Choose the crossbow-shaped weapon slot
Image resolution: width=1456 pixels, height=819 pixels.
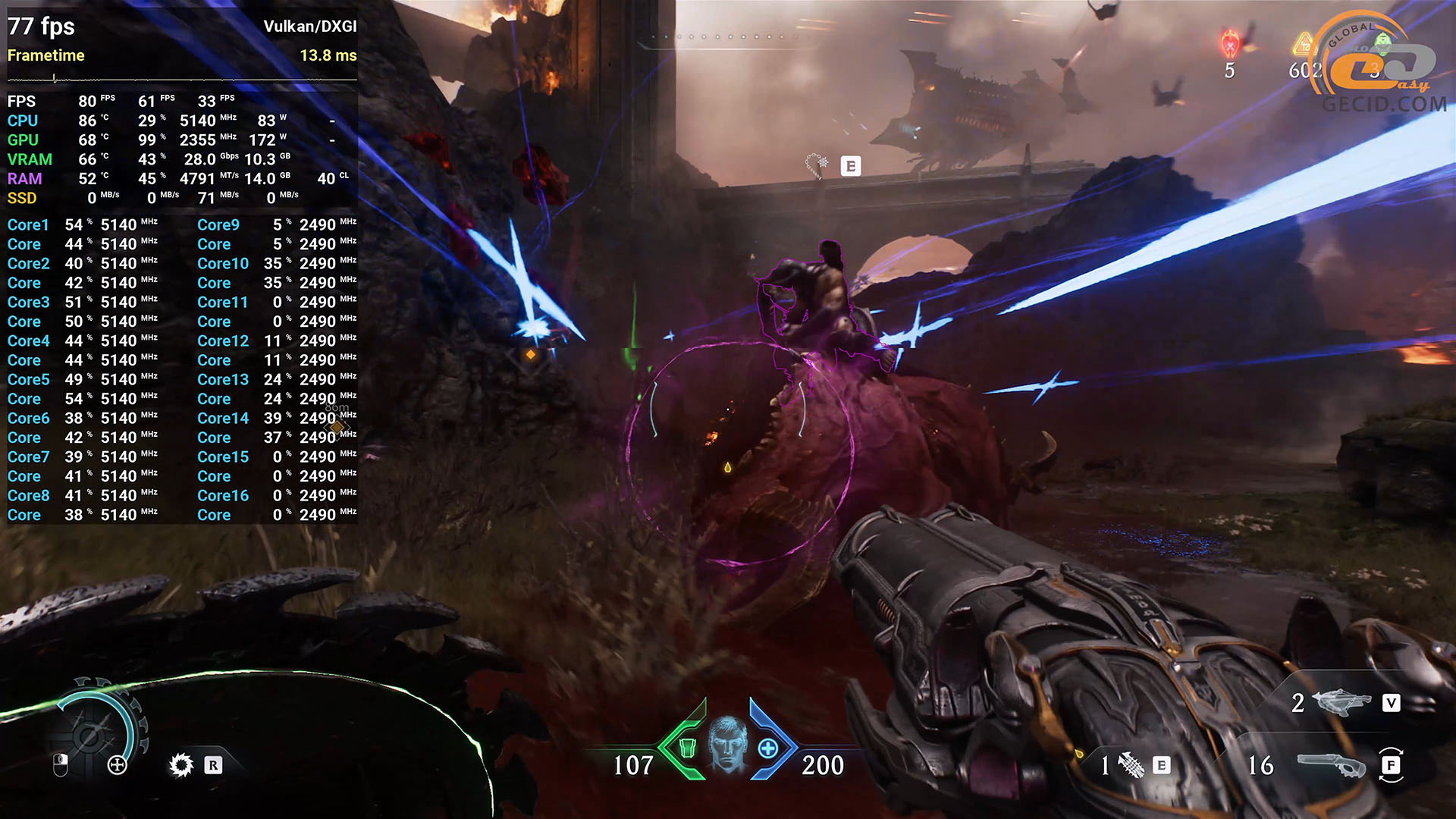1341,703
